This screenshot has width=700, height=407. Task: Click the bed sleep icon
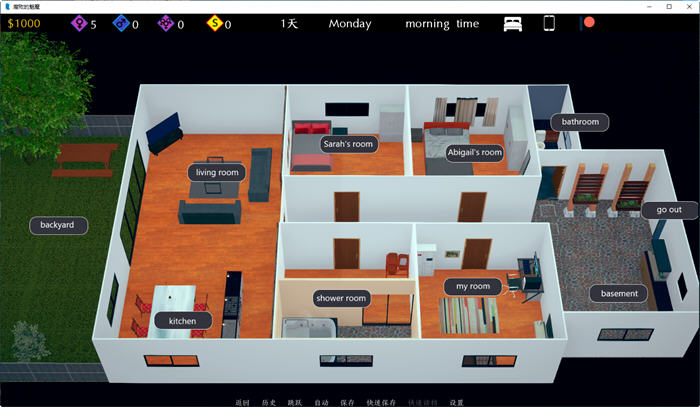[513, 23]
